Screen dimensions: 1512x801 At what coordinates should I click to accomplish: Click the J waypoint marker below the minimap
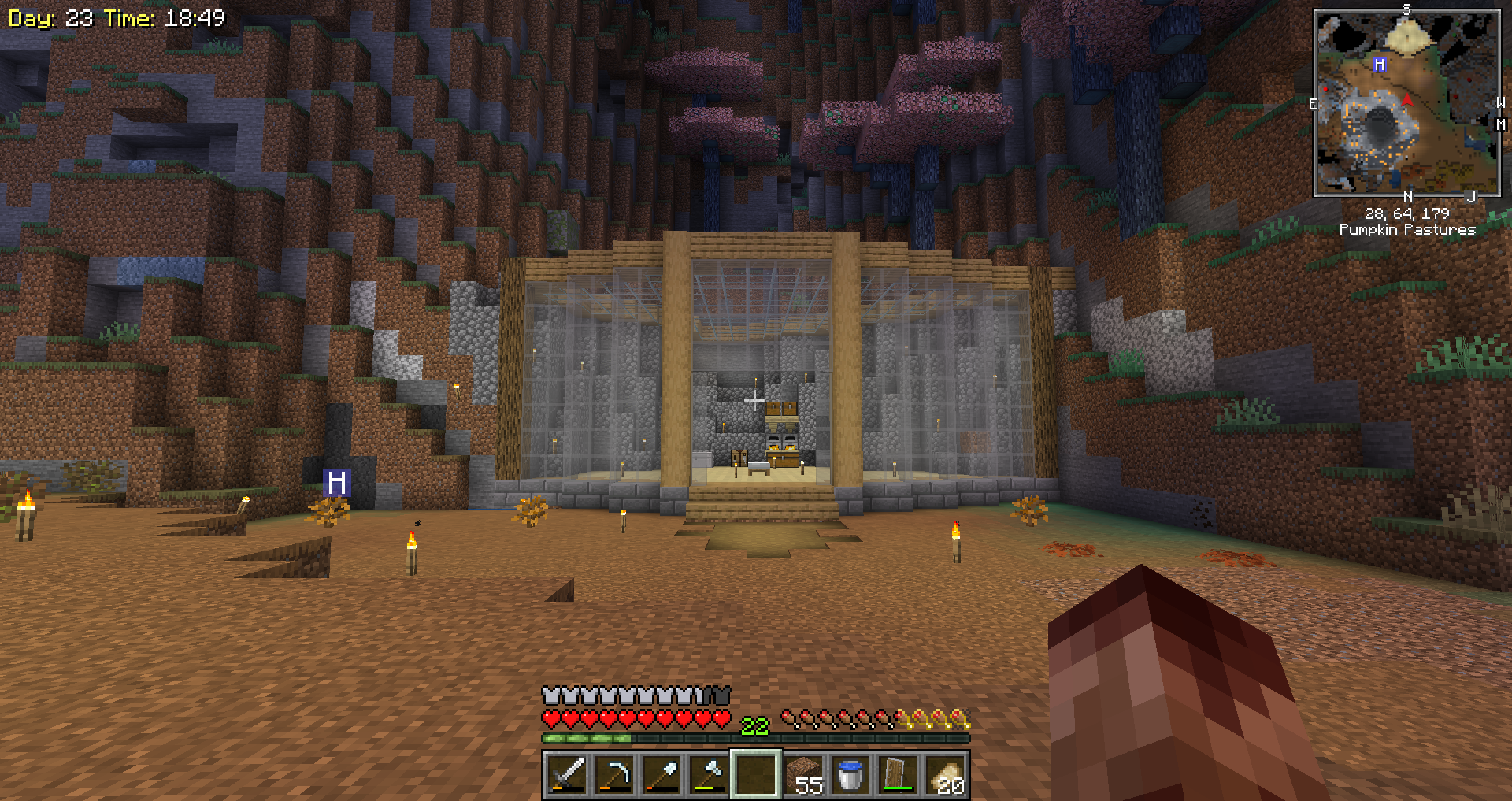(x=1470, y=197)
